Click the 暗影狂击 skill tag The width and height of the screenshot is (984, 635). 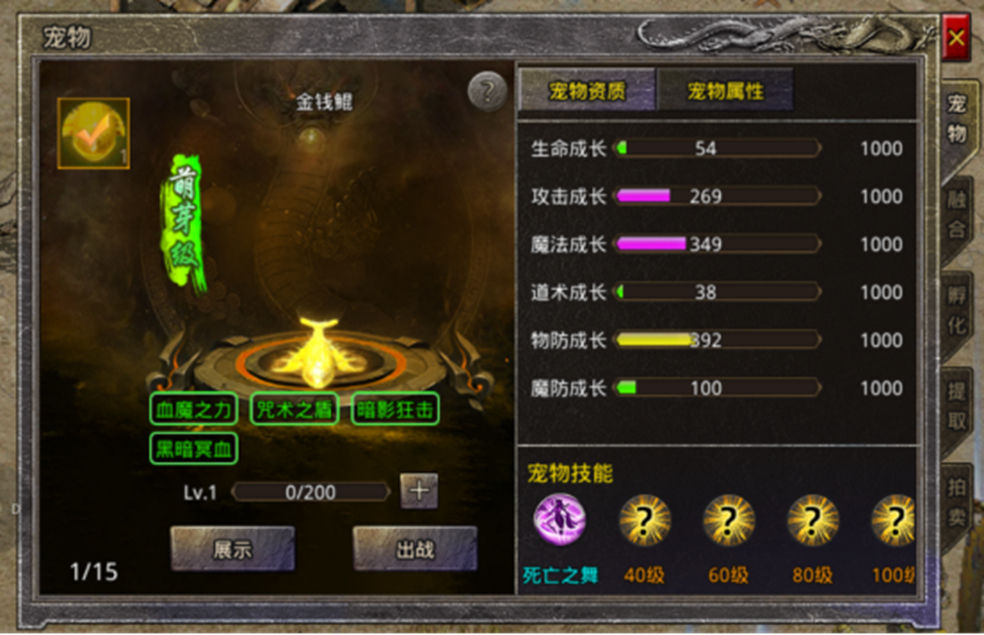(395, 409)
